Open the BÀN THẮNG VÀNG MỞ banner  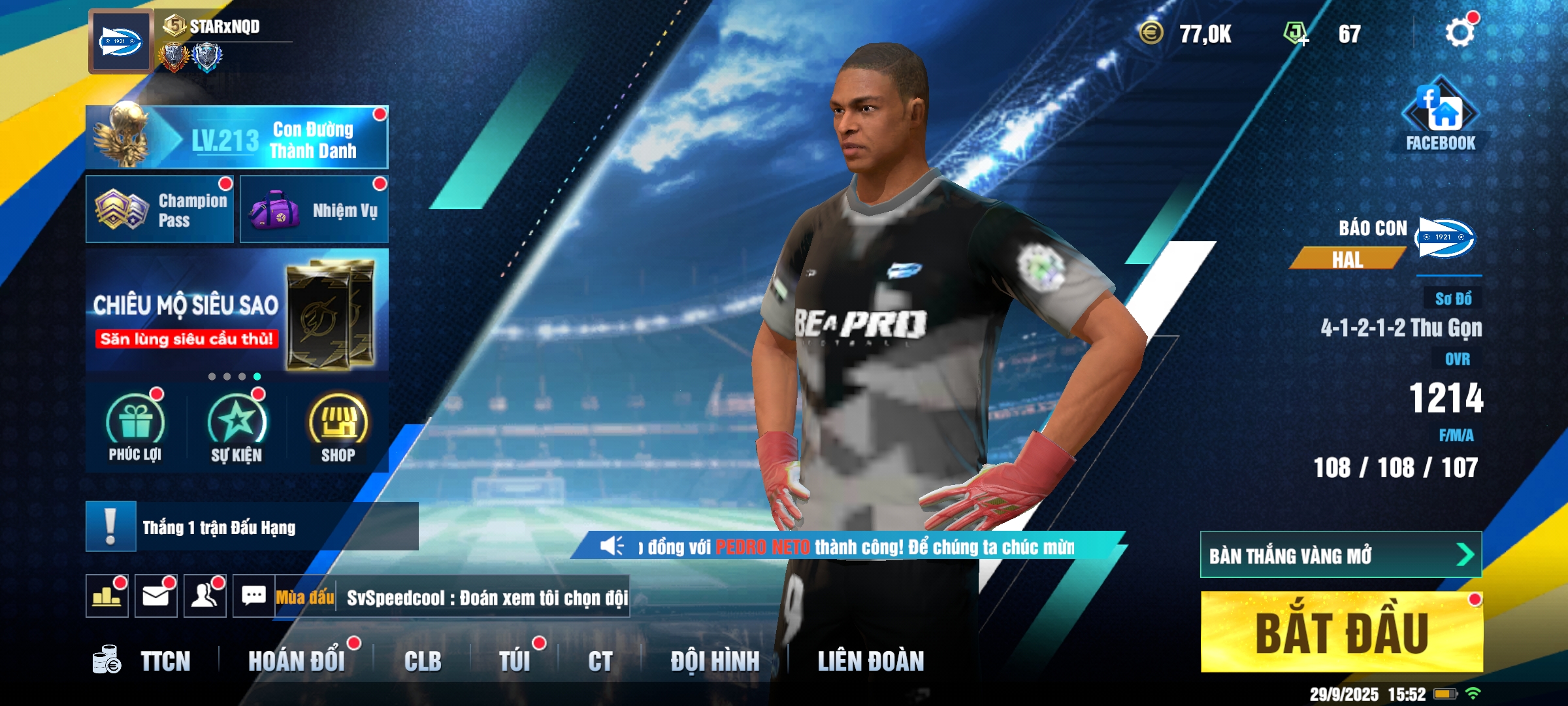click(x=1340, y=555)
